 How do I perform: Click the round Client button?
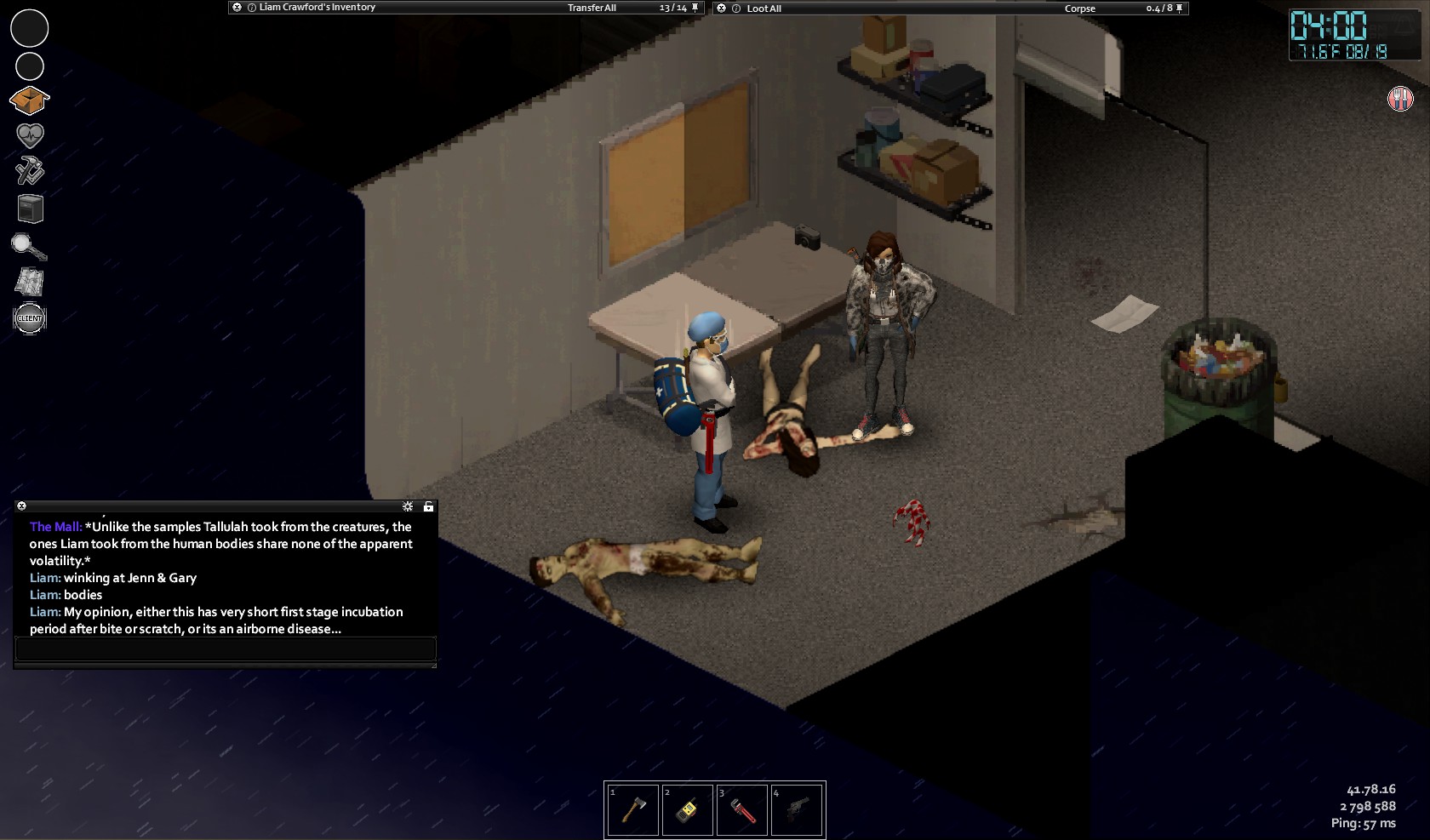point(30,318)
